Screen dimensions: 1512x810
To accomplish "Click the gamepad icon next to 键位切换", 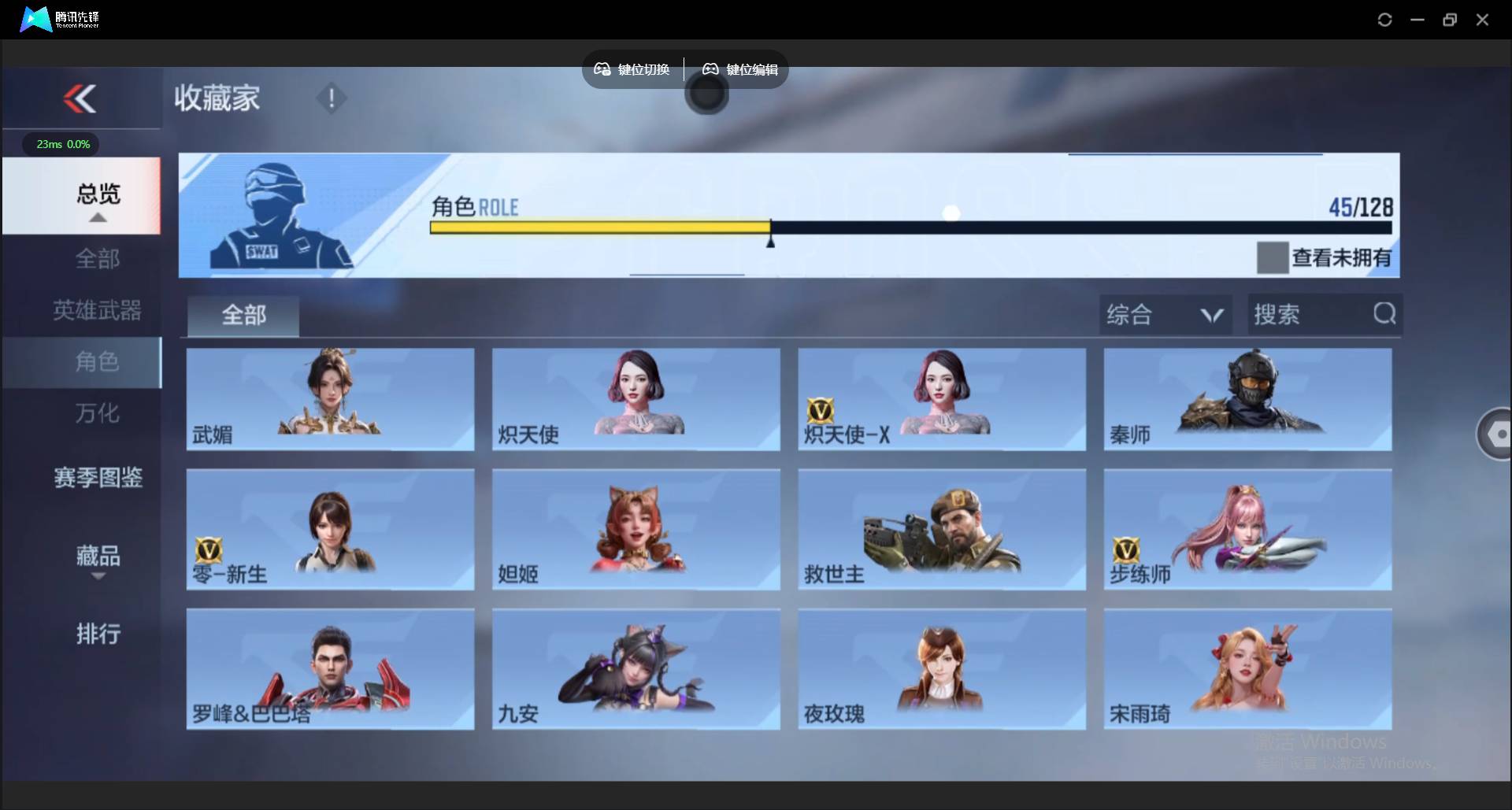I will pos(602,69).
